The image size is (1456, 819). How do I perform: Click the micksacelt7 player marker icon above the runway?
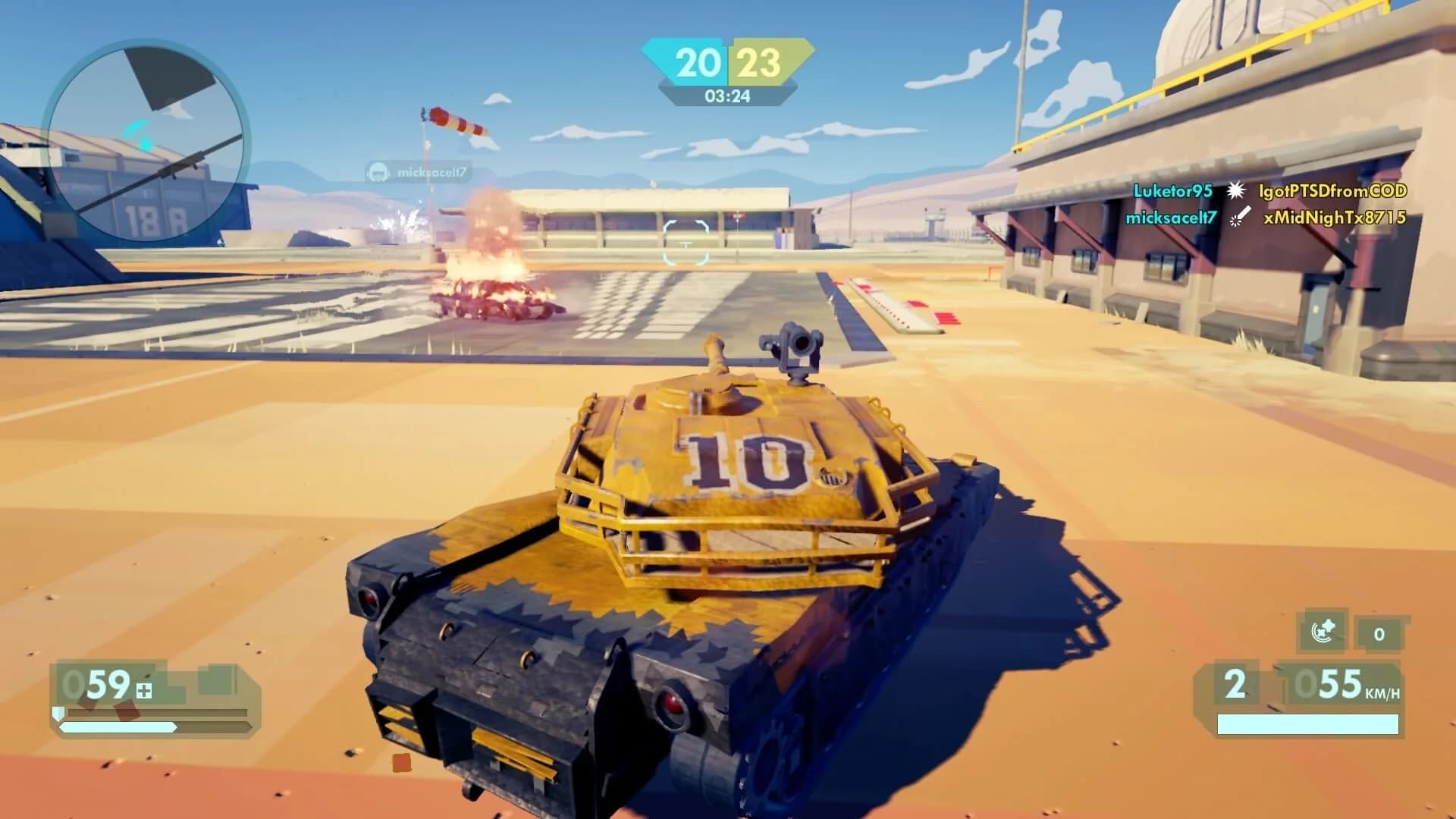pyautogui.click(x=377, y=173)
